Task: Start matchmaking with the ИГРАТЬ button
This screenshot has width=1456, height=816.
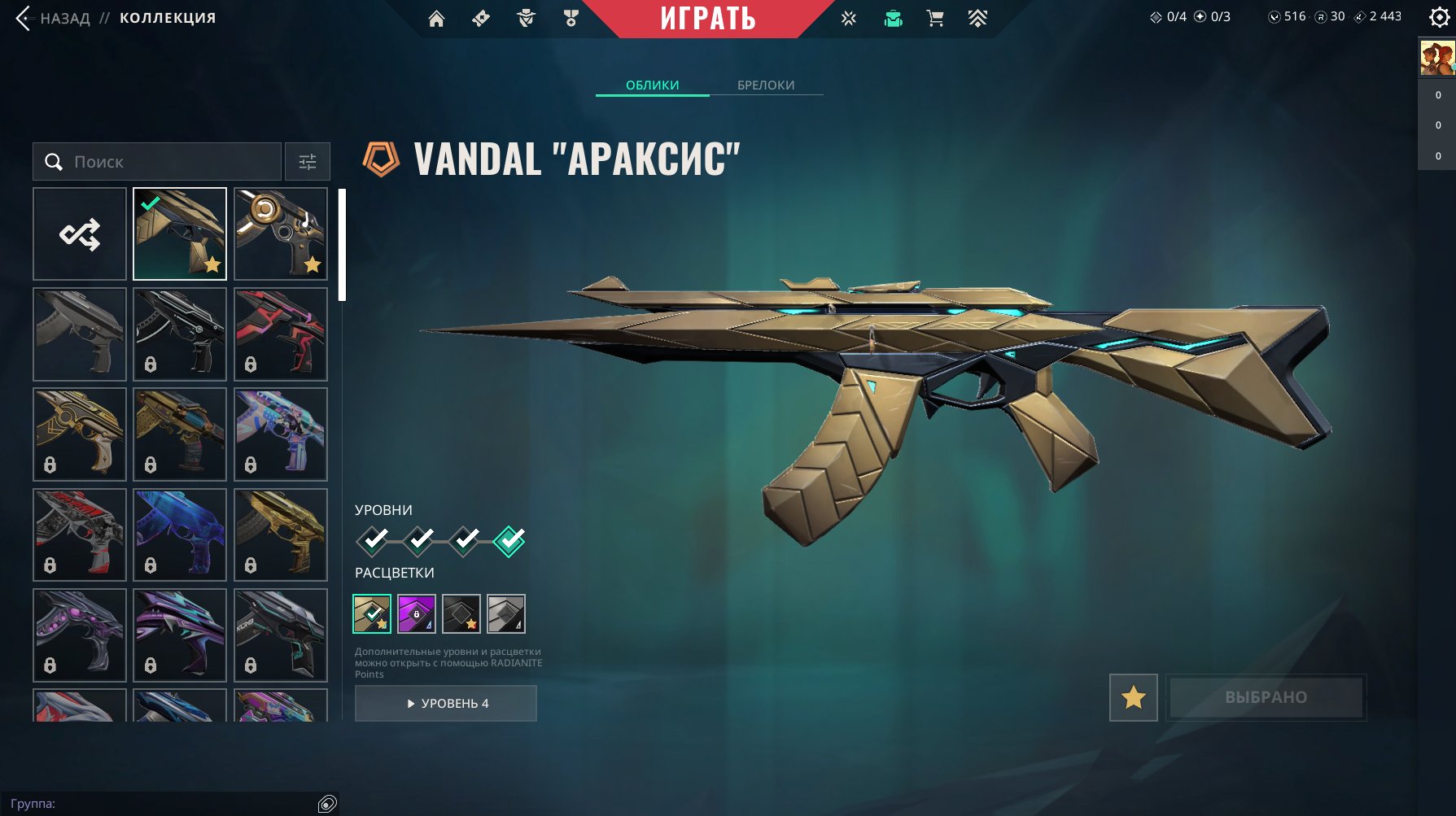Action: coord(707,19)
